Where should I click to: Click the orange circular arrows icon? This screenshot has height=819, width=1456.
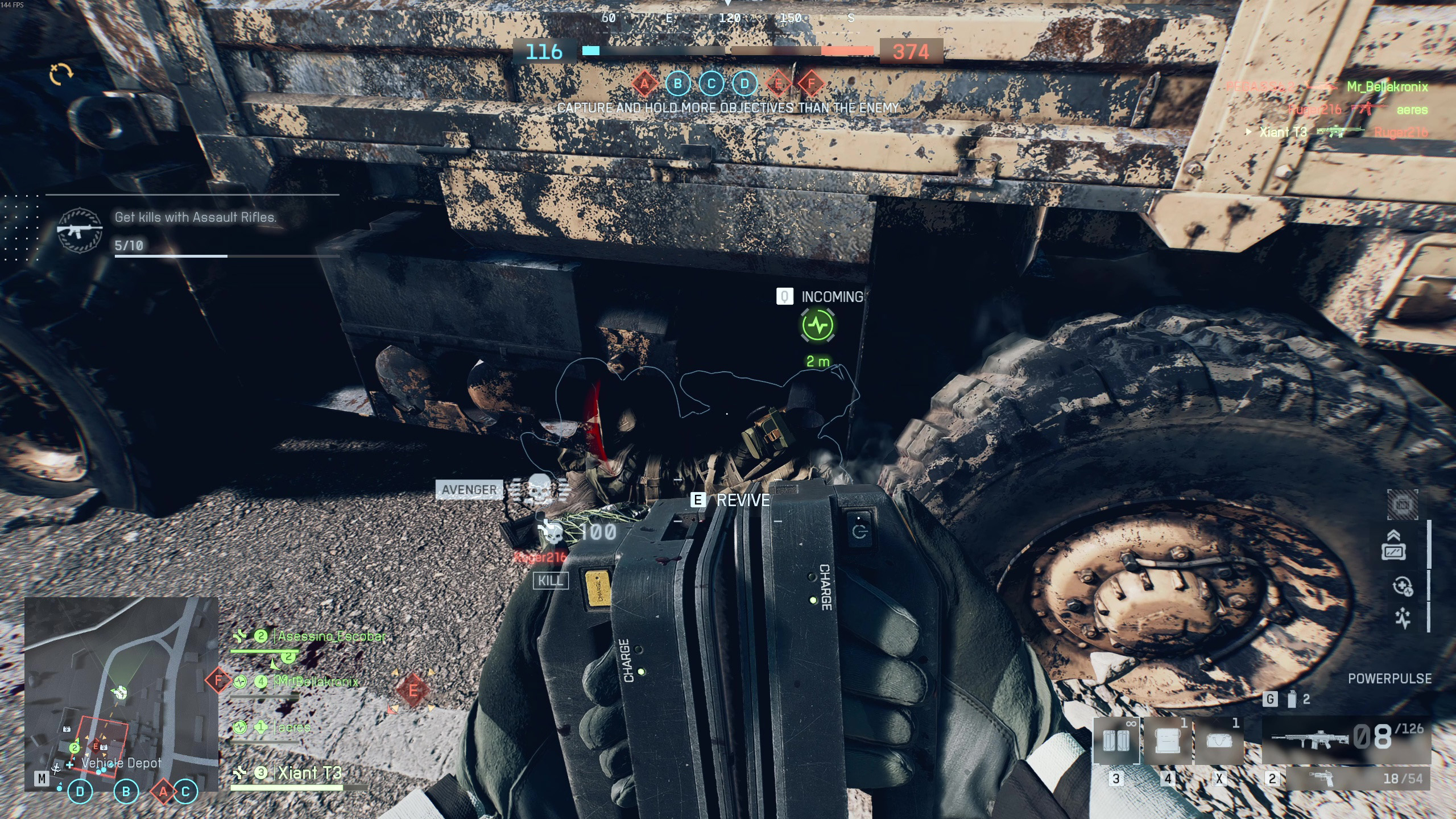tap(61, 74)
